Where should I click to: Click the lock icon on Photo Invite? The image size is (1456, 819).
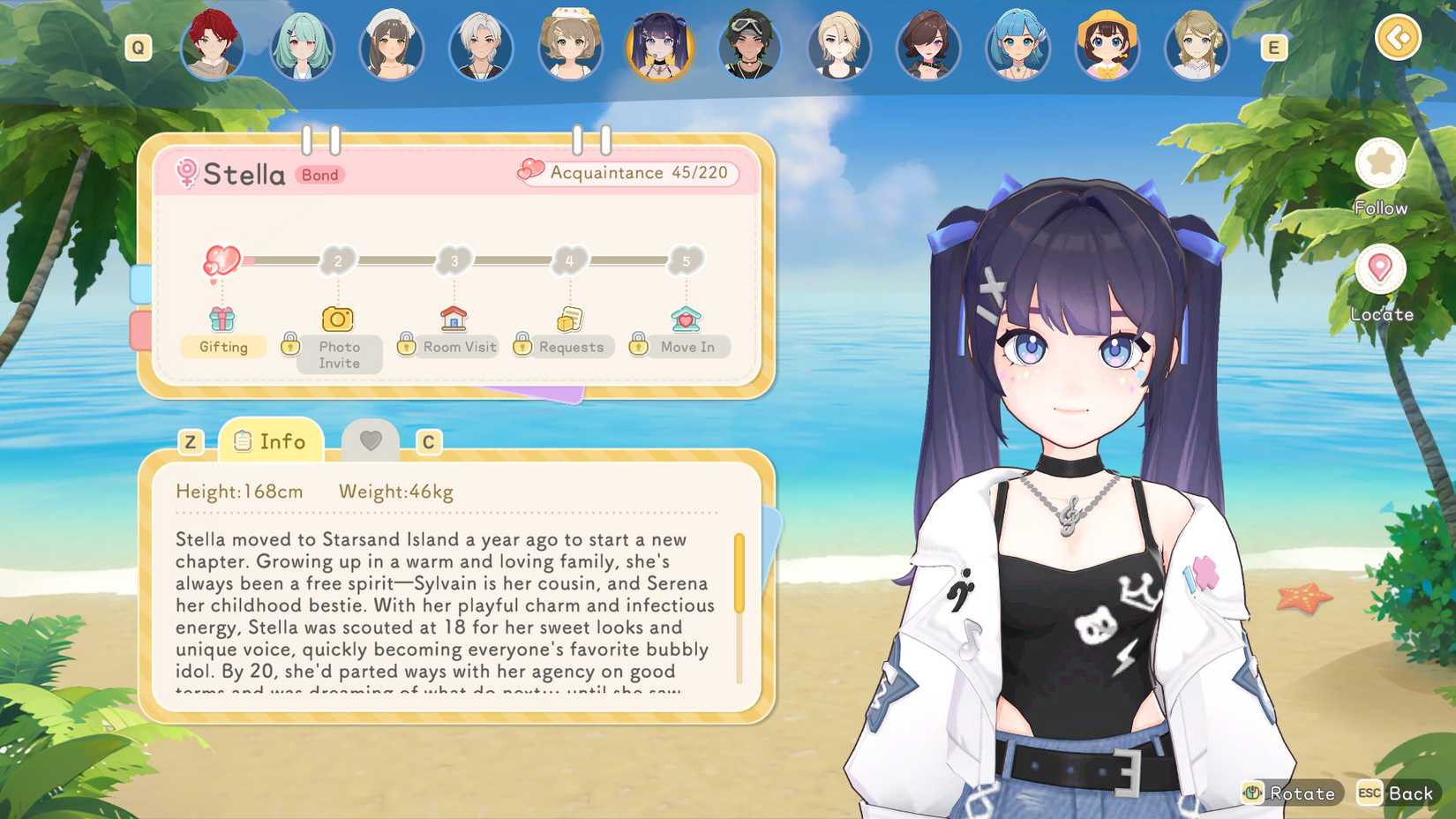click(291, 345)
